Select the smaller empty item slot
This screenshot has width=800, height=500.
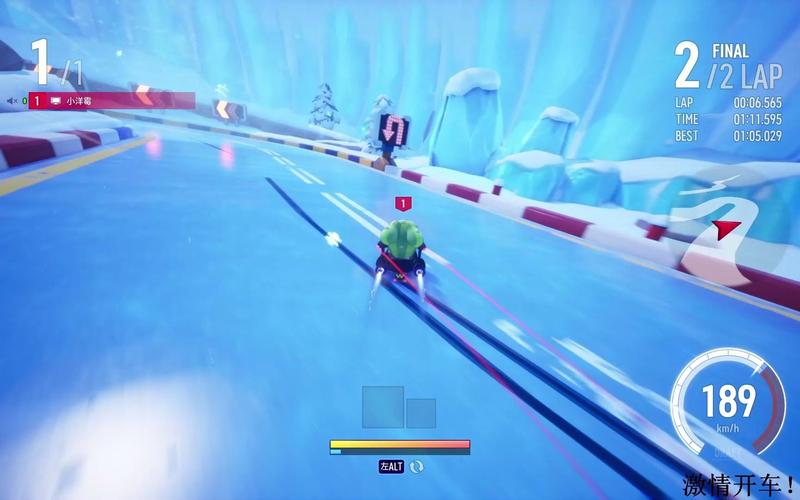click(421, 414)
